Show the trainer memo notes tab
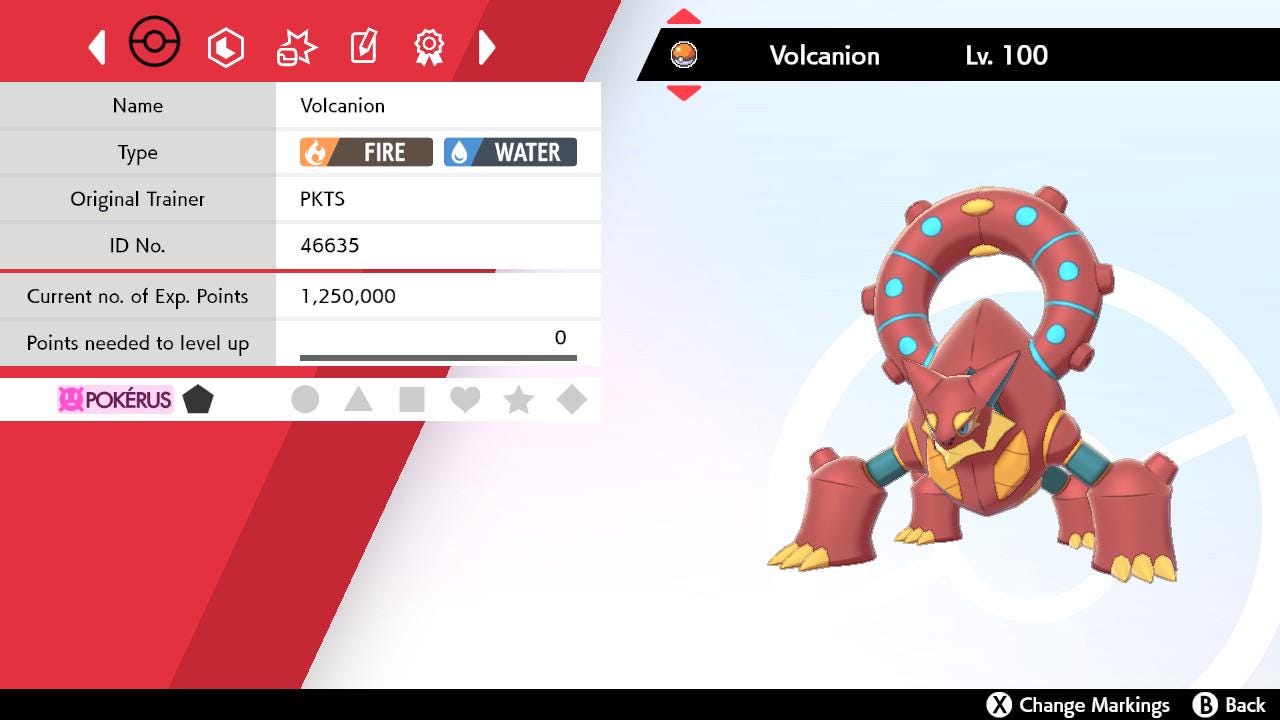Viewport: 1280px width, 720px height. pyautogui.click(x=363, y=47)
